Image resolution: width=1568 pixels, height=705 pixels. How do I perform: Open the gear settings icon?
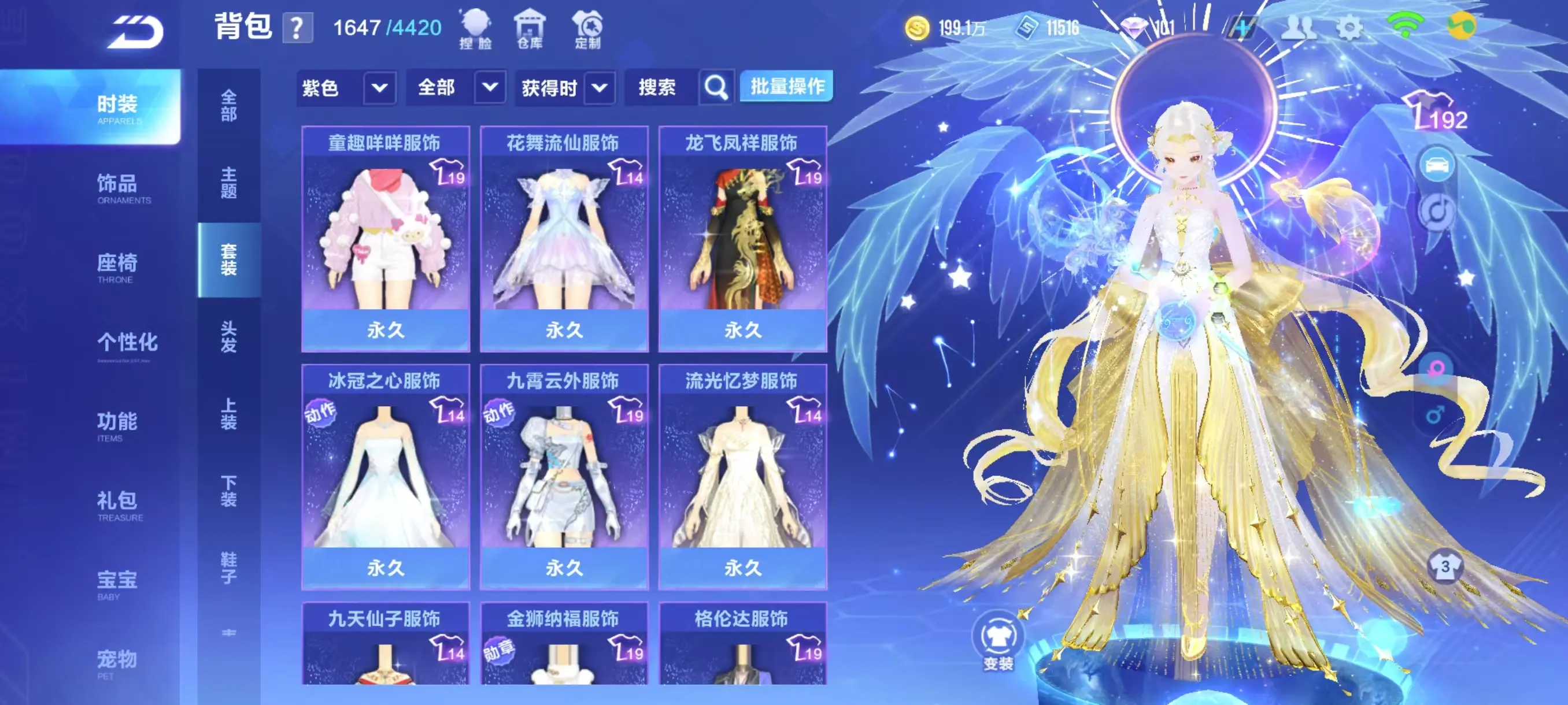point(1349,27)
